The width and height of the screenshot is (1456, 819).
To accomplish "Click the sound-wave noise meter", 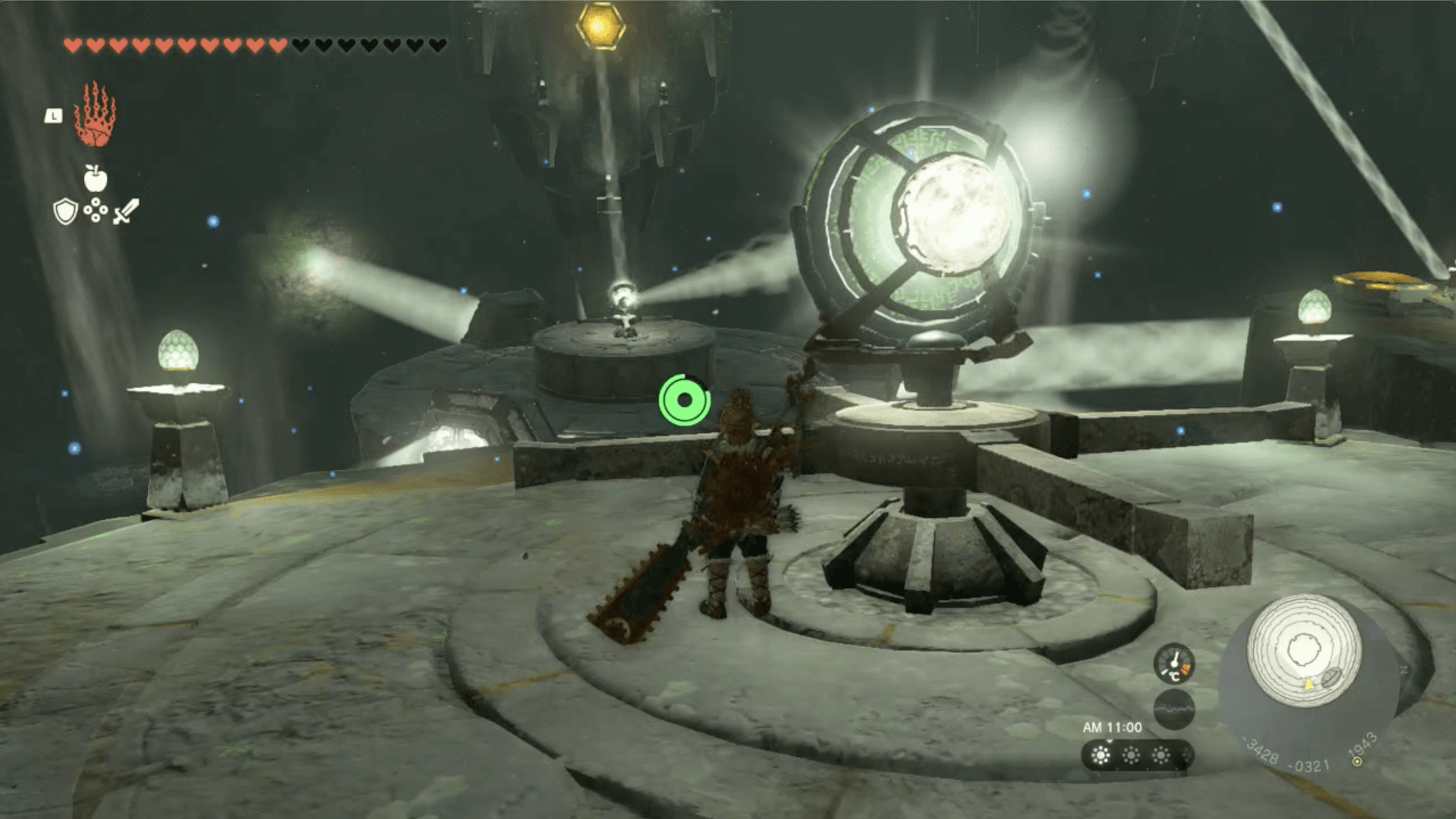I will click(x=1173, y=709).
